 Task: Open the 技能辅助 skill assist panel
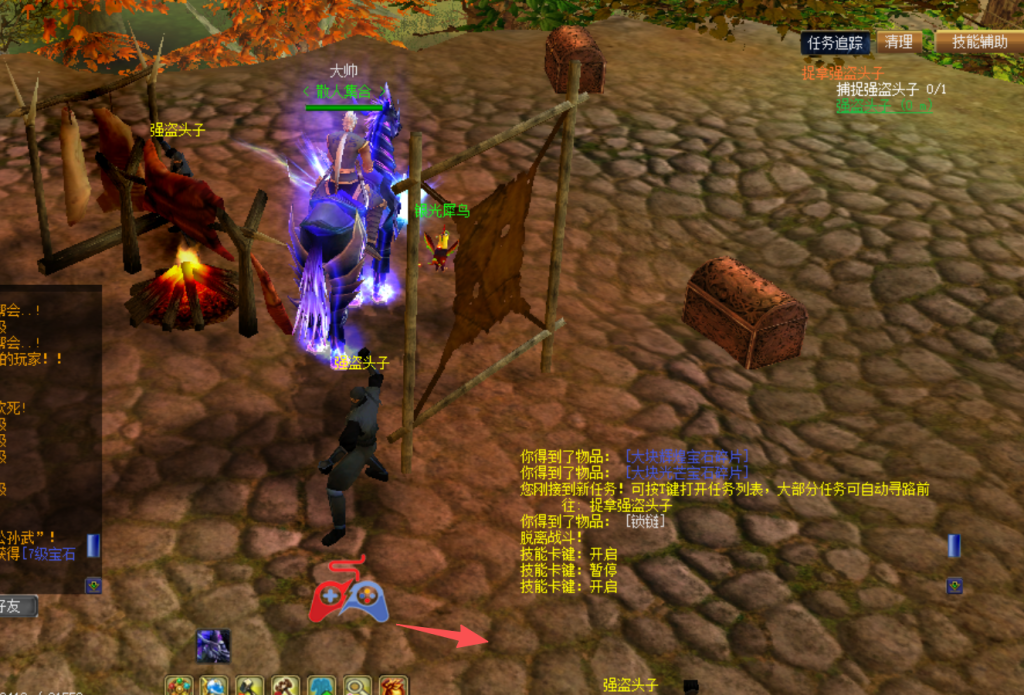point(979,42)
